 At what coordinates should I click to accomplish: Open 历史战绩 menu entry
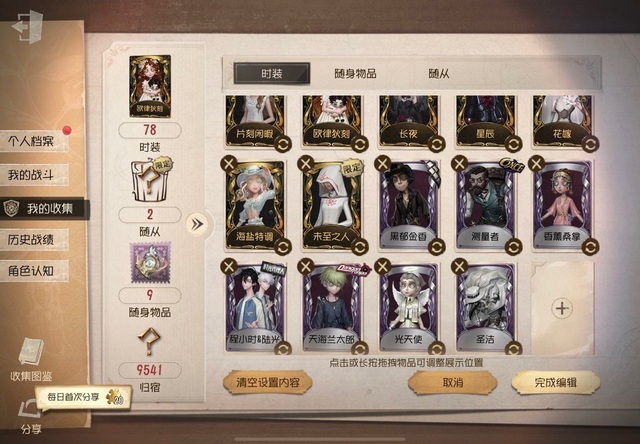pos(32,240)
